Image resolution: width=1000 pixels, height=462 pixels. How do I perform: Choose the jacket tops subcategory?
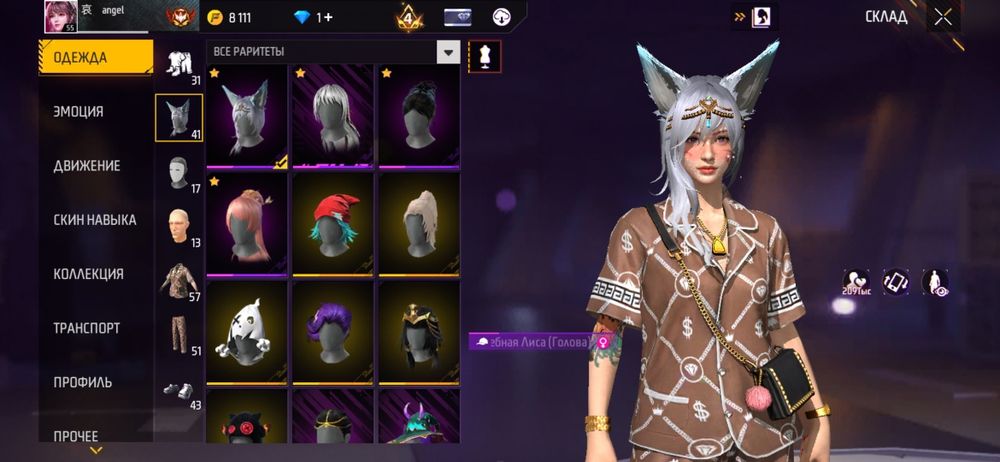click(x=179, y=281)
